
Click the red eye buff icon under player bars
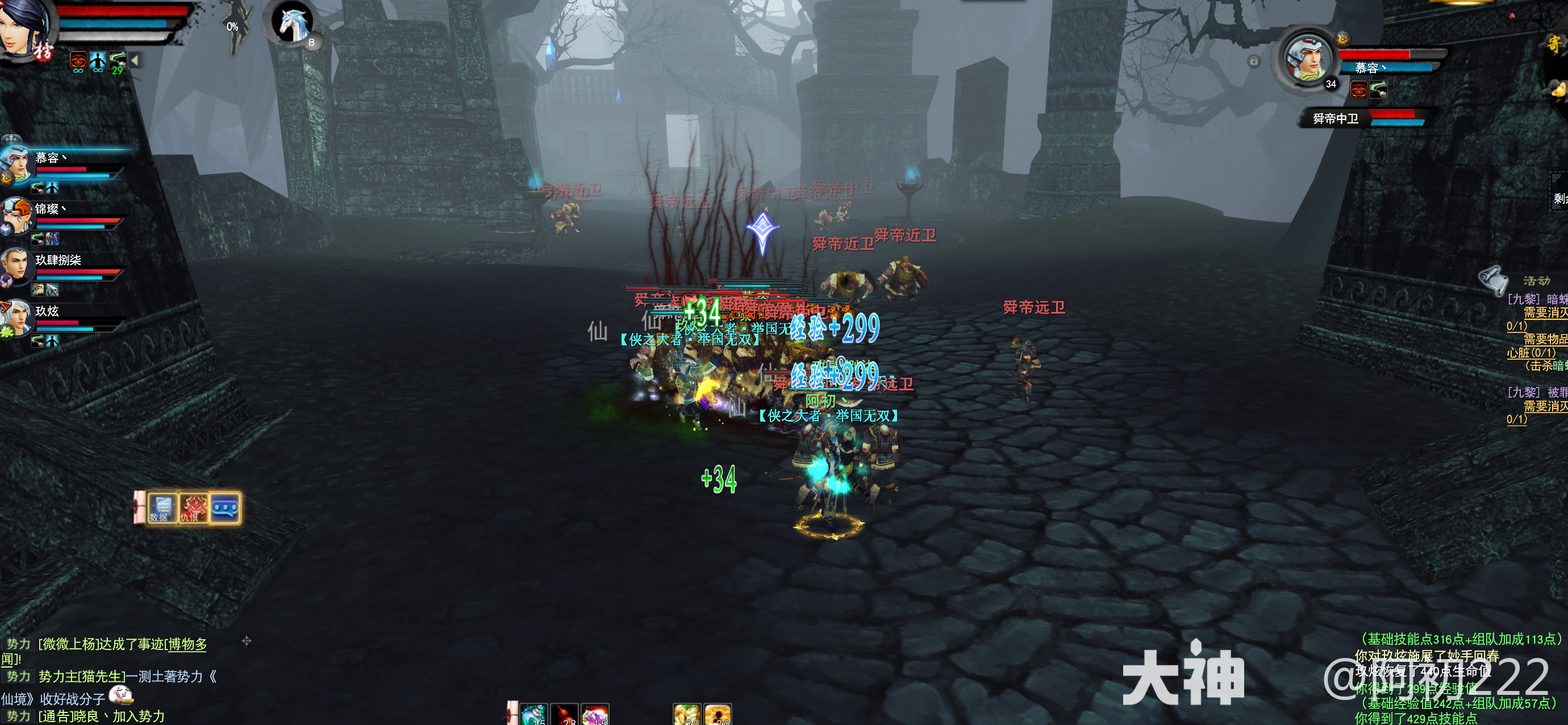pos(78,60)
